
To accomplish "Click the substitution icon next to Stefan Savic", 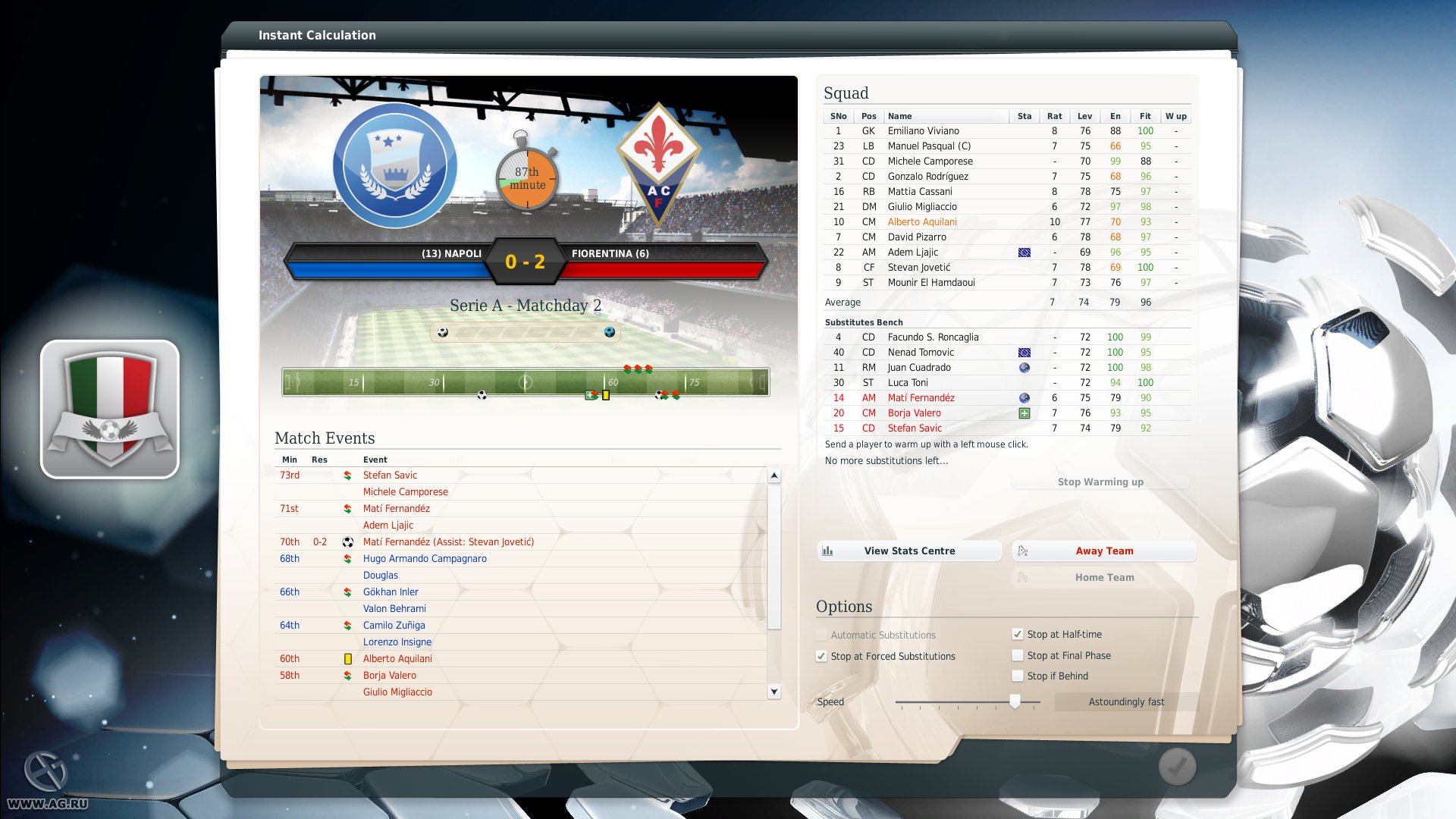I will click(x=348, y=475).
